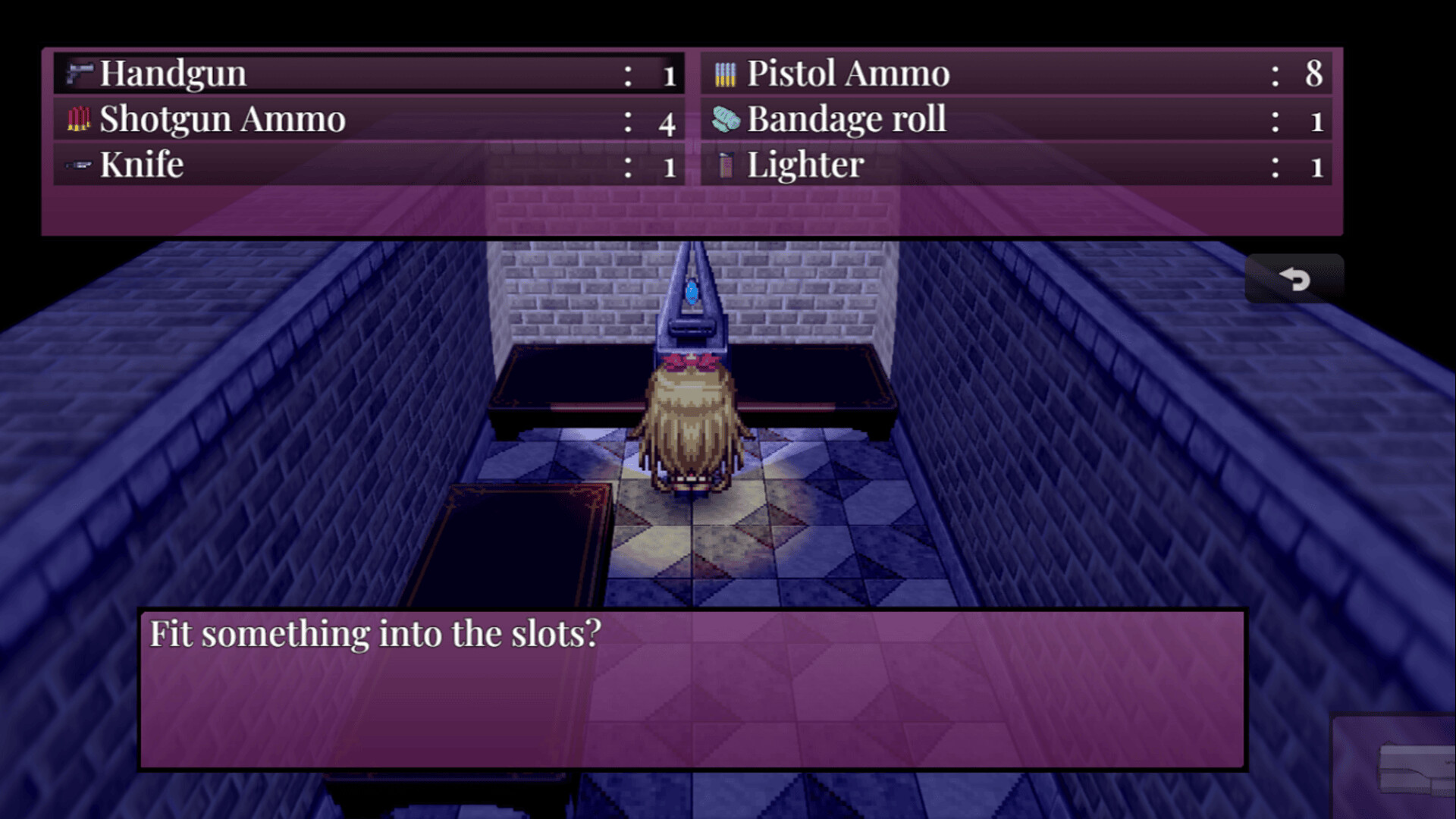Select the Lighter to fit in slots
Viewport: 1456px width, 819px height.
(1016, 165)
